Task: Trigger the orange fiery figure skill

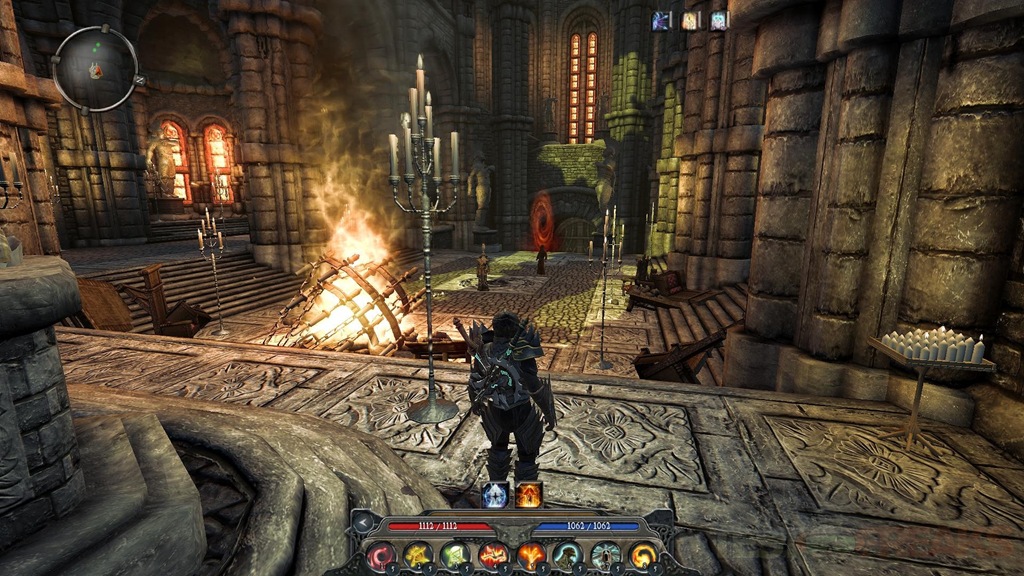Action: point(531,554)
